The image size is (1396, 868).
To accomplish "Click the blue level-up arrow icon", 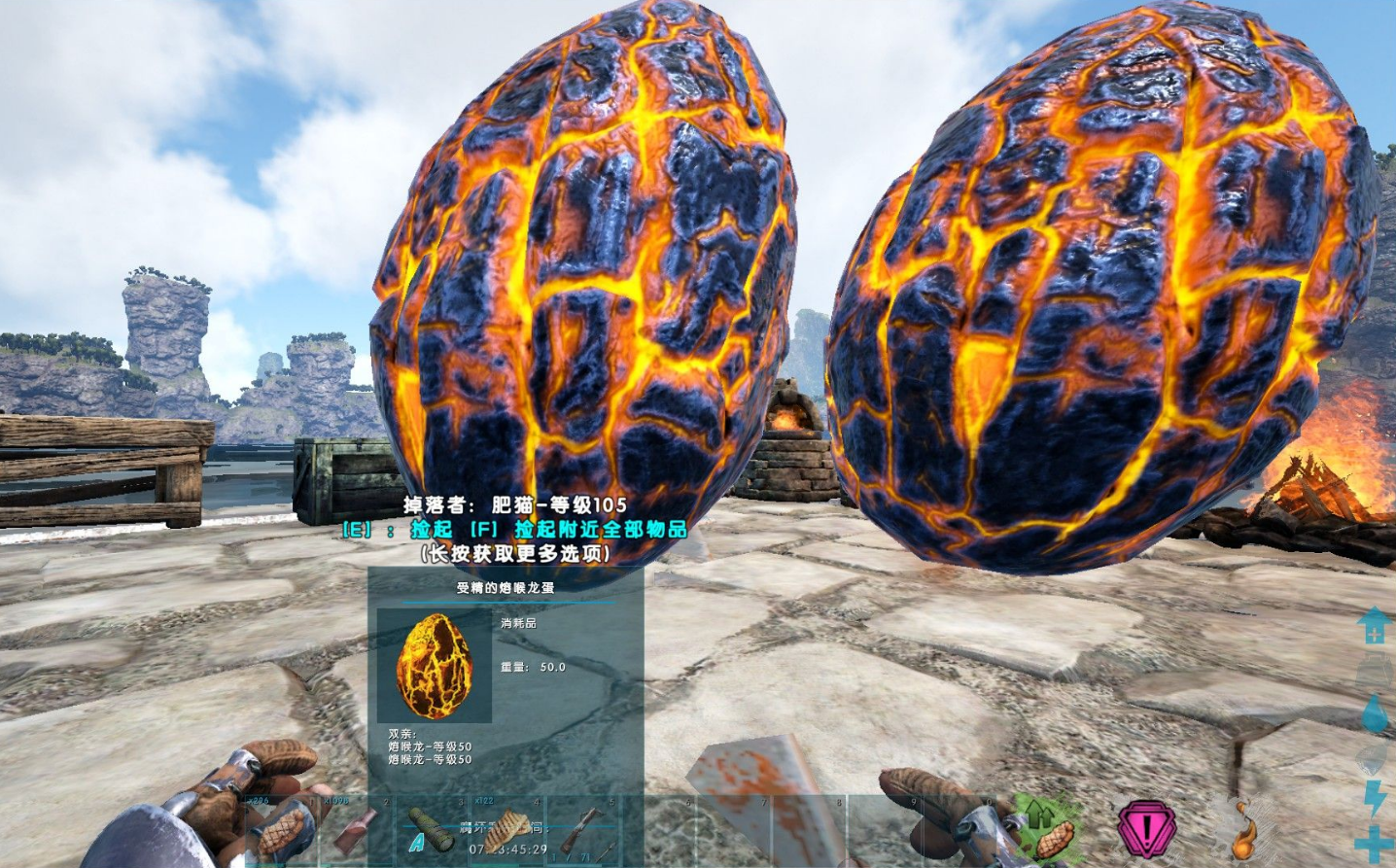I will [x=1375, y=625].
